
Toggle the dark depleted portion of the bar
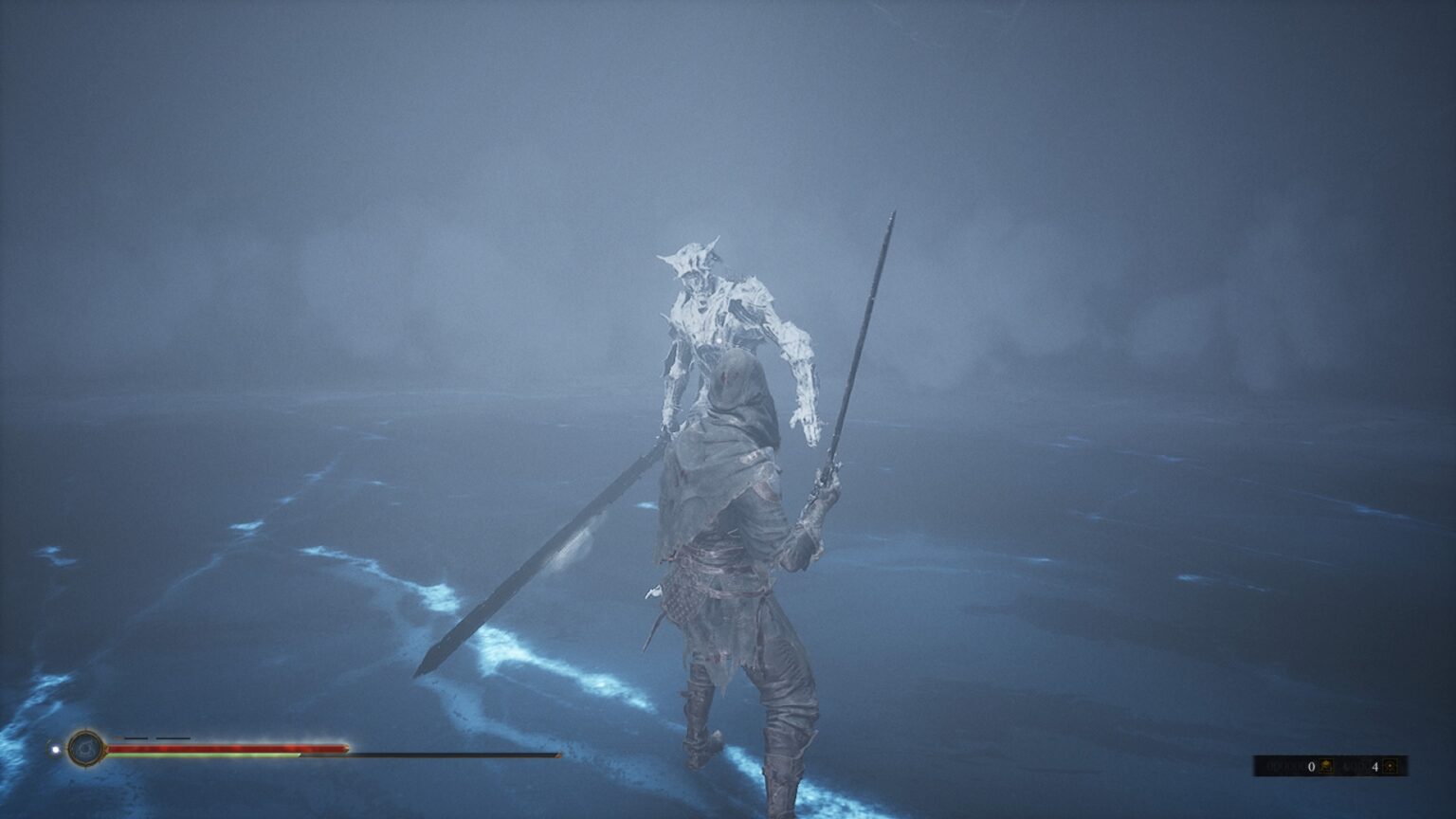point(427,755)
